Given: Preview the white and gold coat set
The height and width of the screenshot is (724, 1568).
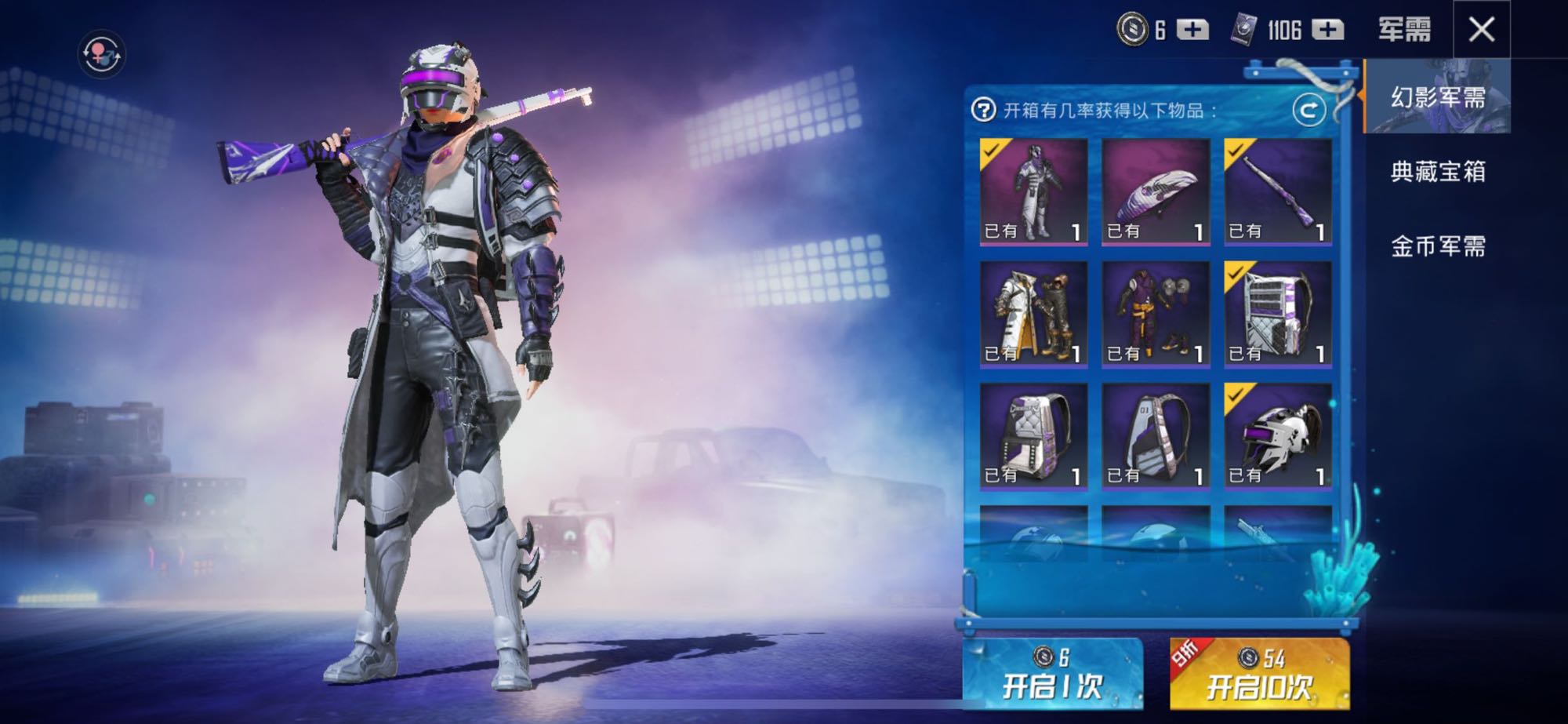Looking at the screenshot, I should [x=1033, y=314].
